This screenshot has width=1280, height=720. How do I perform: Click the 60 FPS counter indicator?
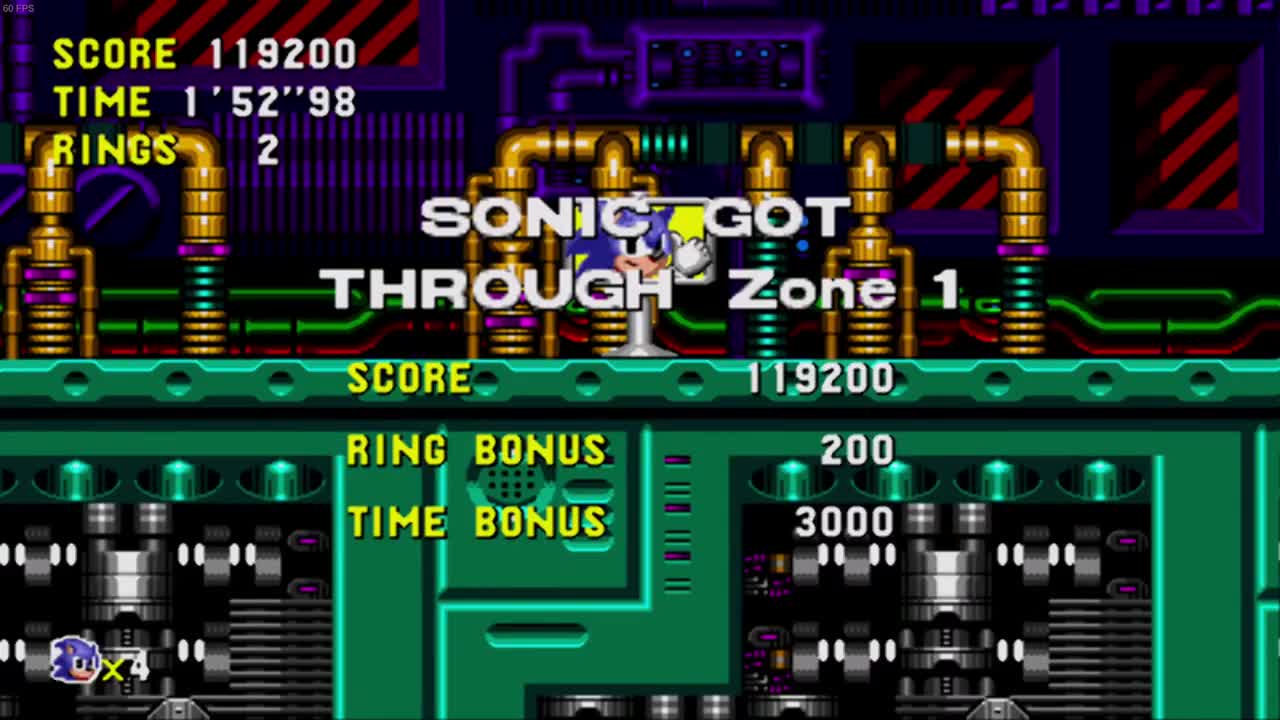pyautogui.click(x=18, y=8)
